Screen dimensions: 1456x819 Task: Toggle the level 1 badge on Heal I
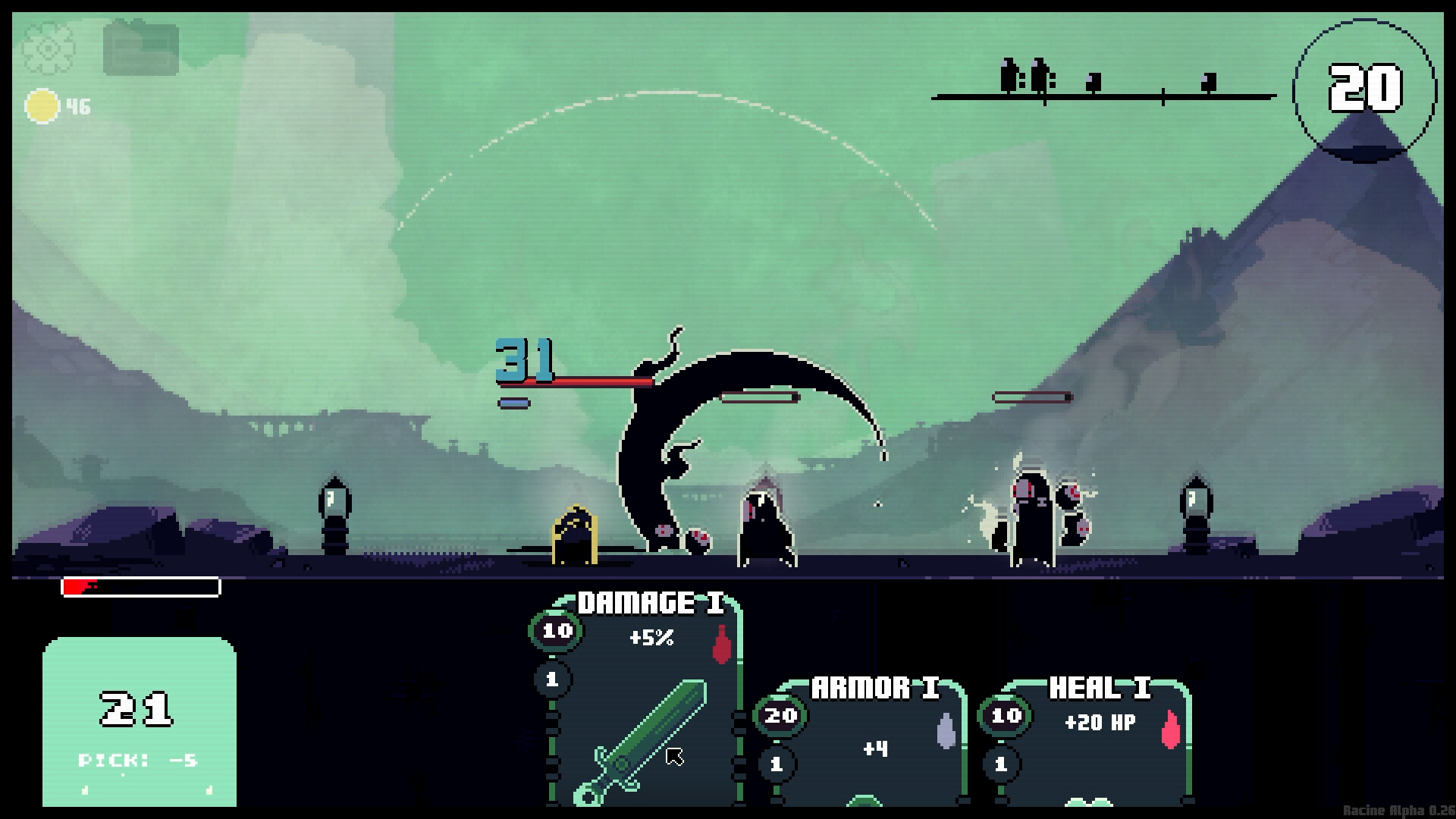1002,765
